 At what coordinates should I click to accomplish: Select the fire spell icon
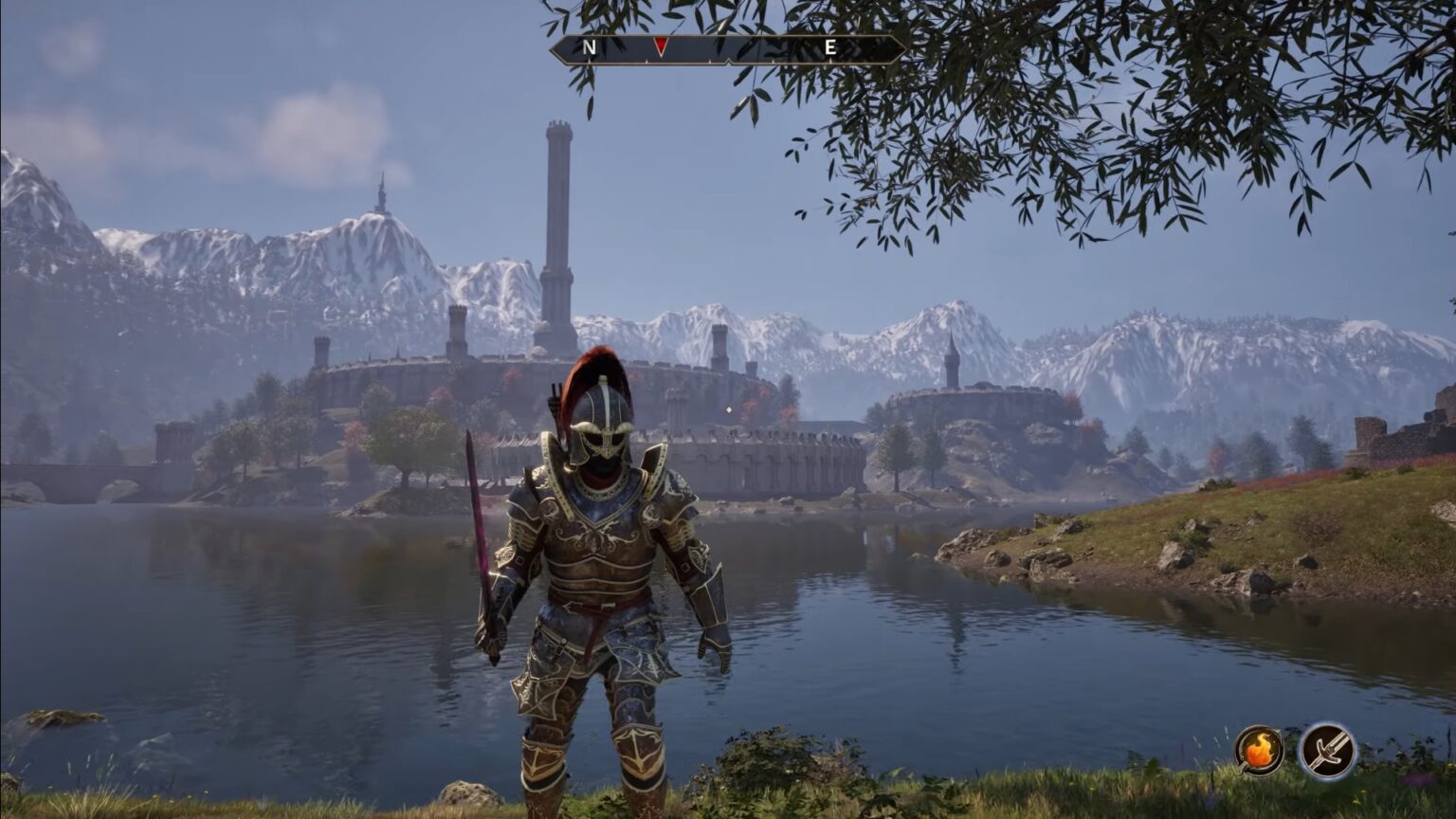coord(1259,751)
